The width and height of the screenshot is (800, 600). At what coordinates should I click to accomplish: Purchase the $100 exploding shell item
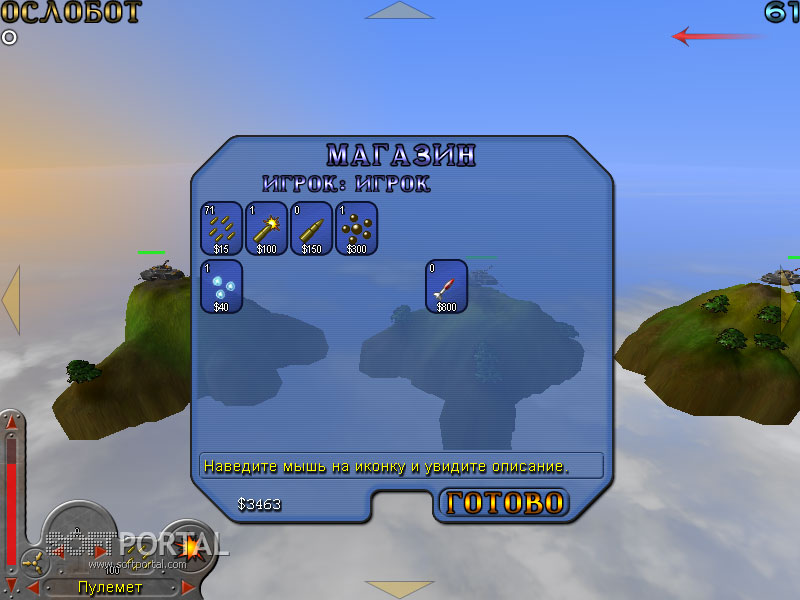pos(266,228)
